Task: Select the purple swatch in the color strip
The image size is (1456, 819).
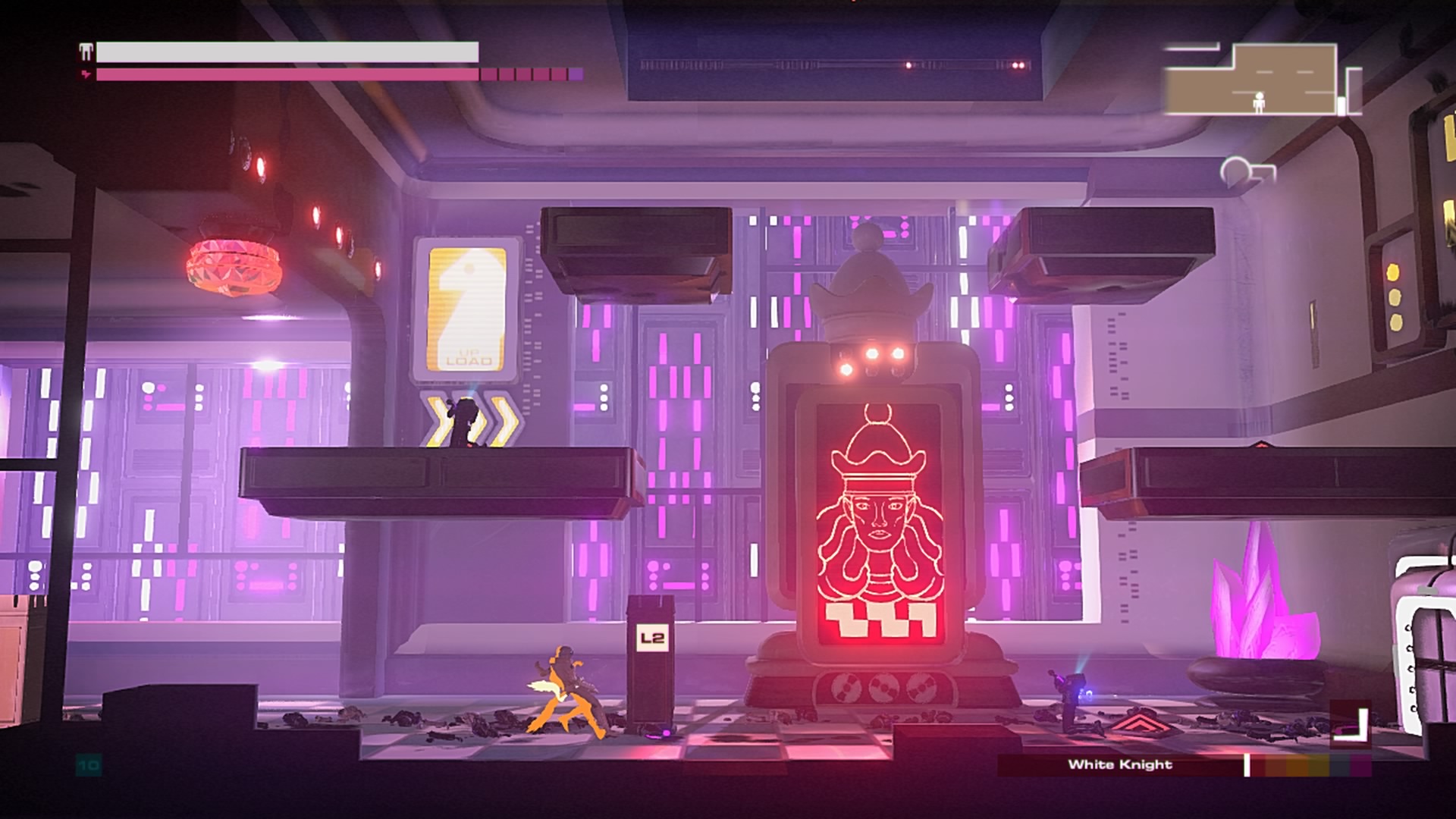Action: tap(1361, 766)
